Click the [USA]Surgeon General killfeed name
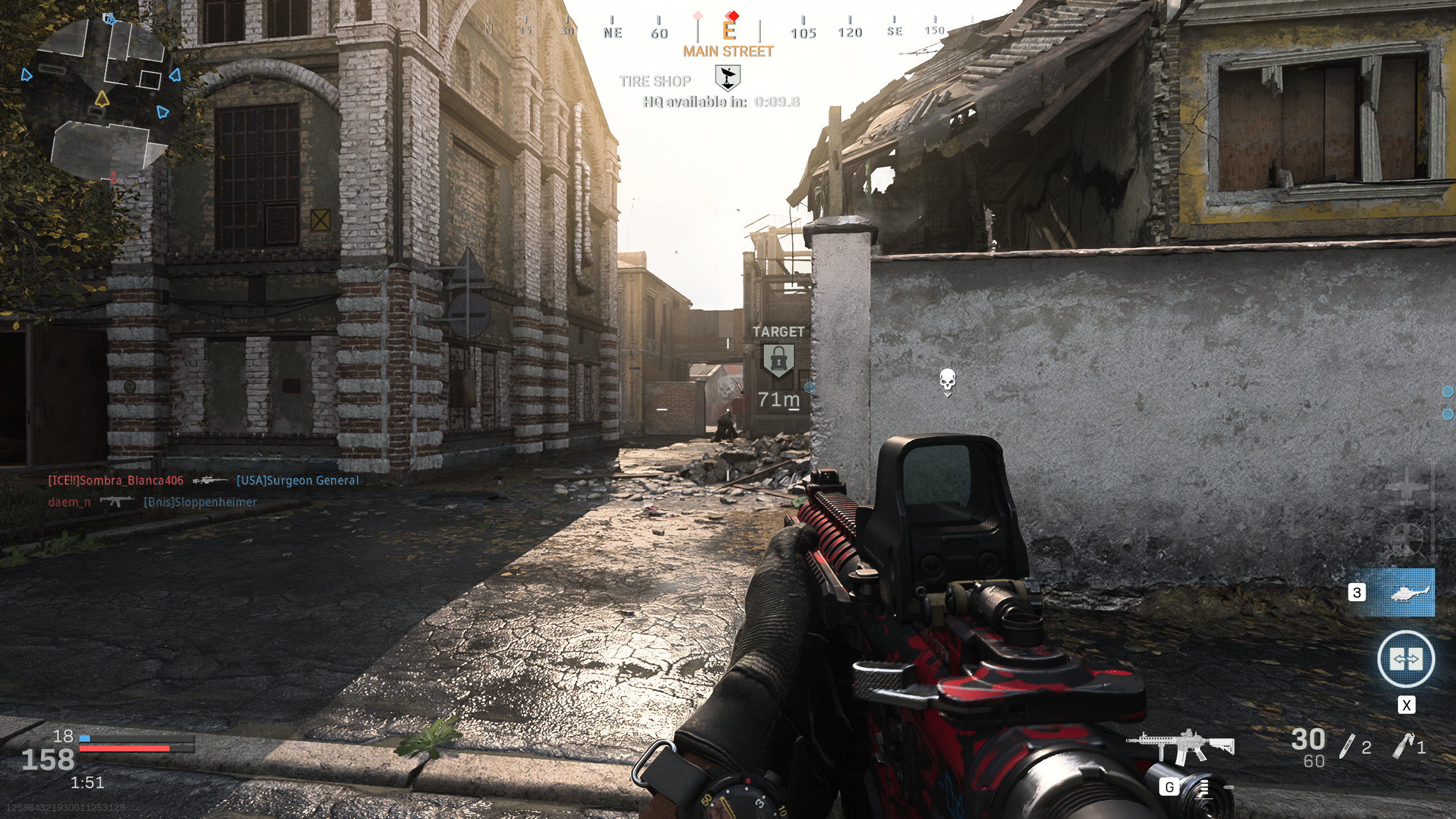Screen dimensions: 1456x819 click(x=297, y=481)
